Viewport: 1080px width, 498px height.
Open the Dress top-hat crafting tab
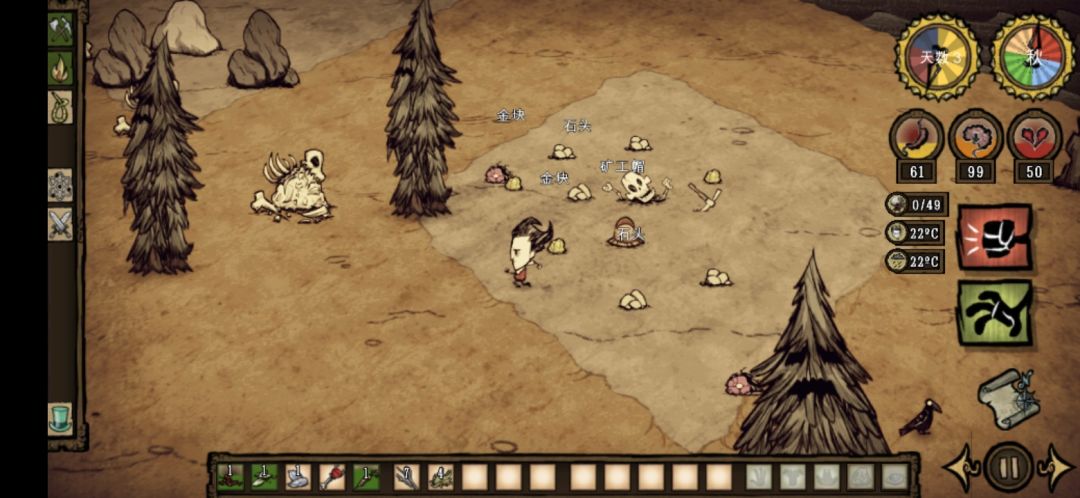pyautogui.click(x=60, y=418)
